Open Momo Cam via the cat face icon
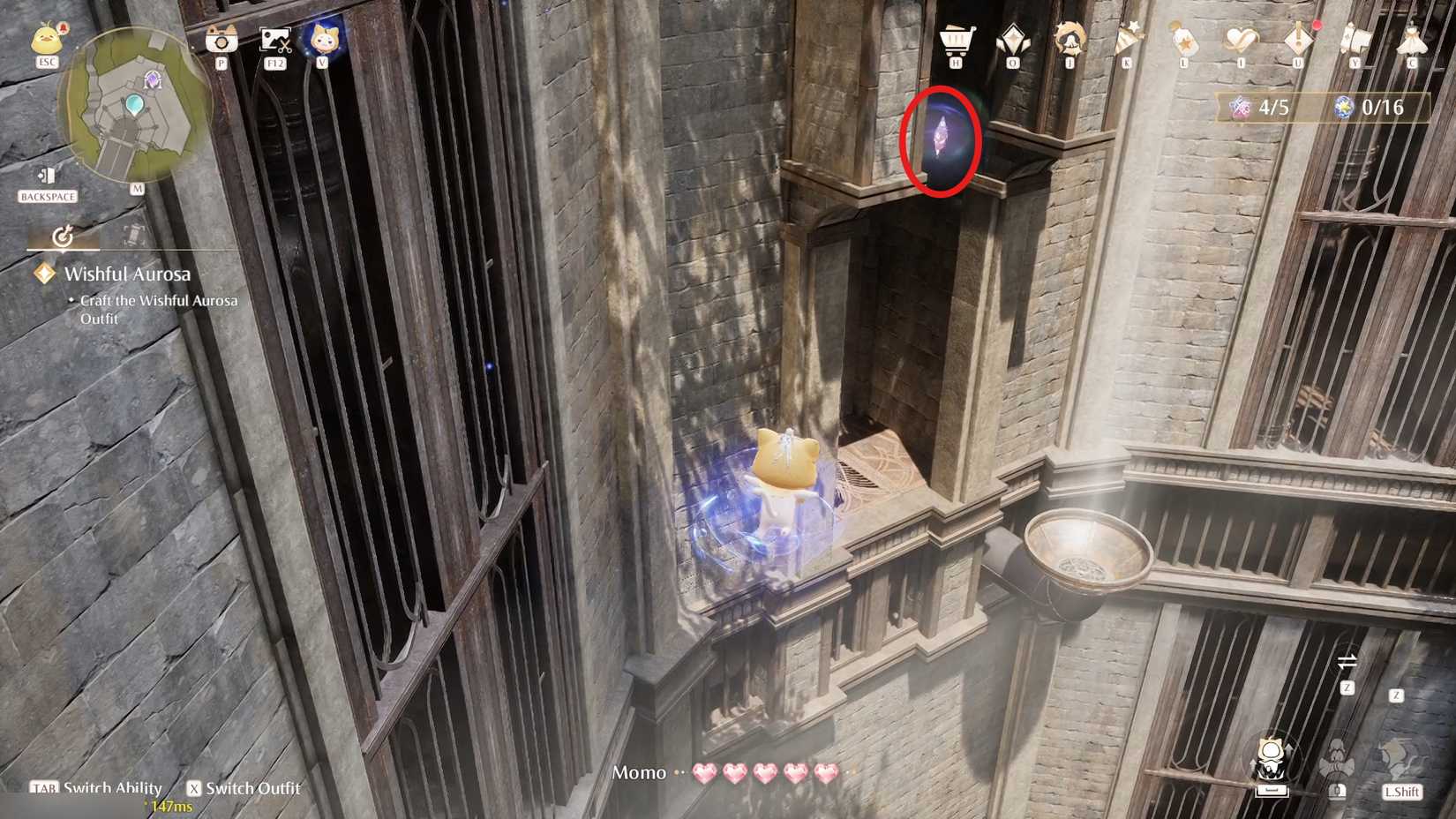1456x819 pixels. click(322, 40)
